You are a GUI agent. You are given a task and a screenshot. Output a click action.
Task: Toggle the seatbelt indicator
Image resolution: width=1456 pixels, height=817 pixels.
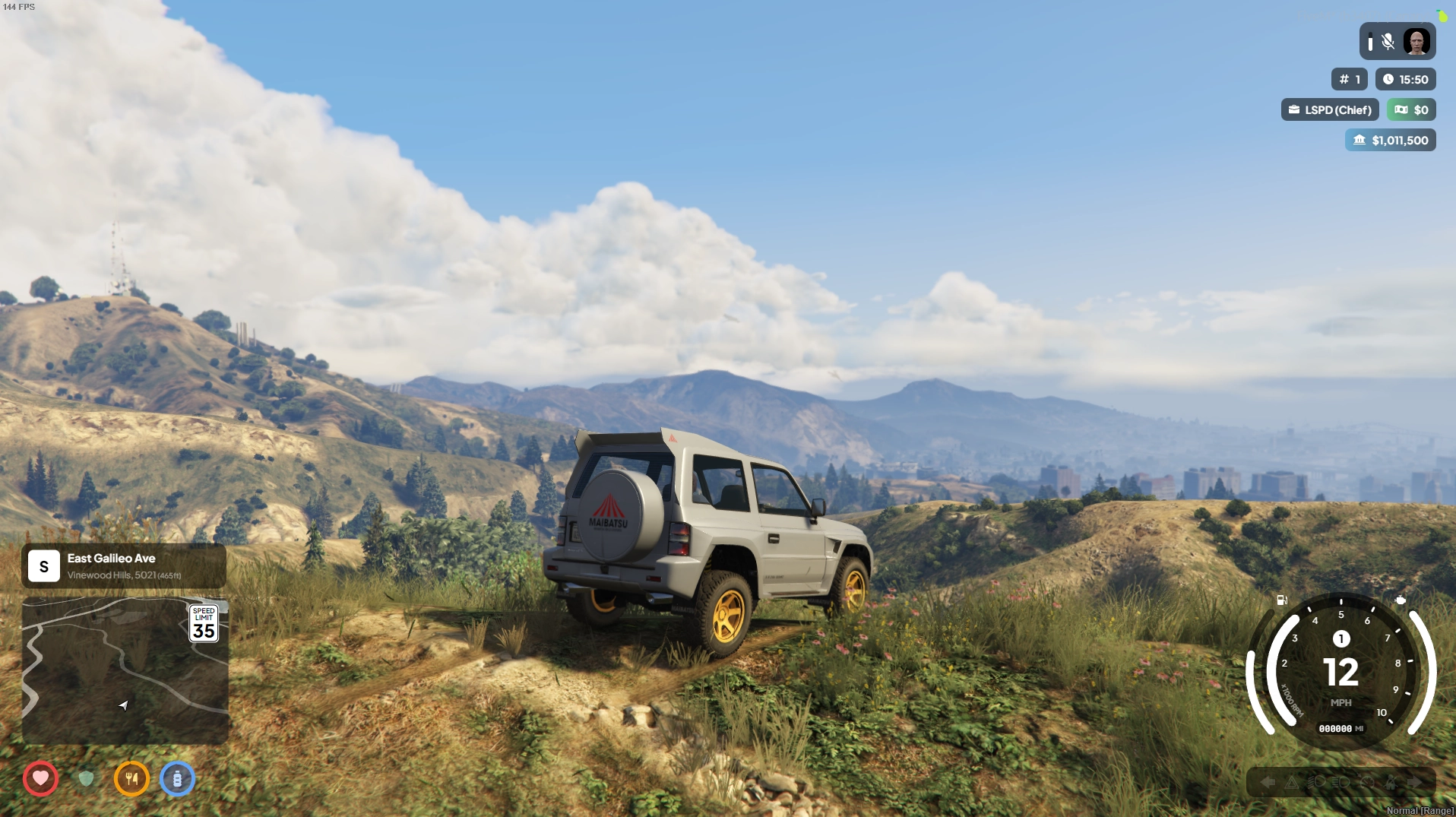point(1391,783)
